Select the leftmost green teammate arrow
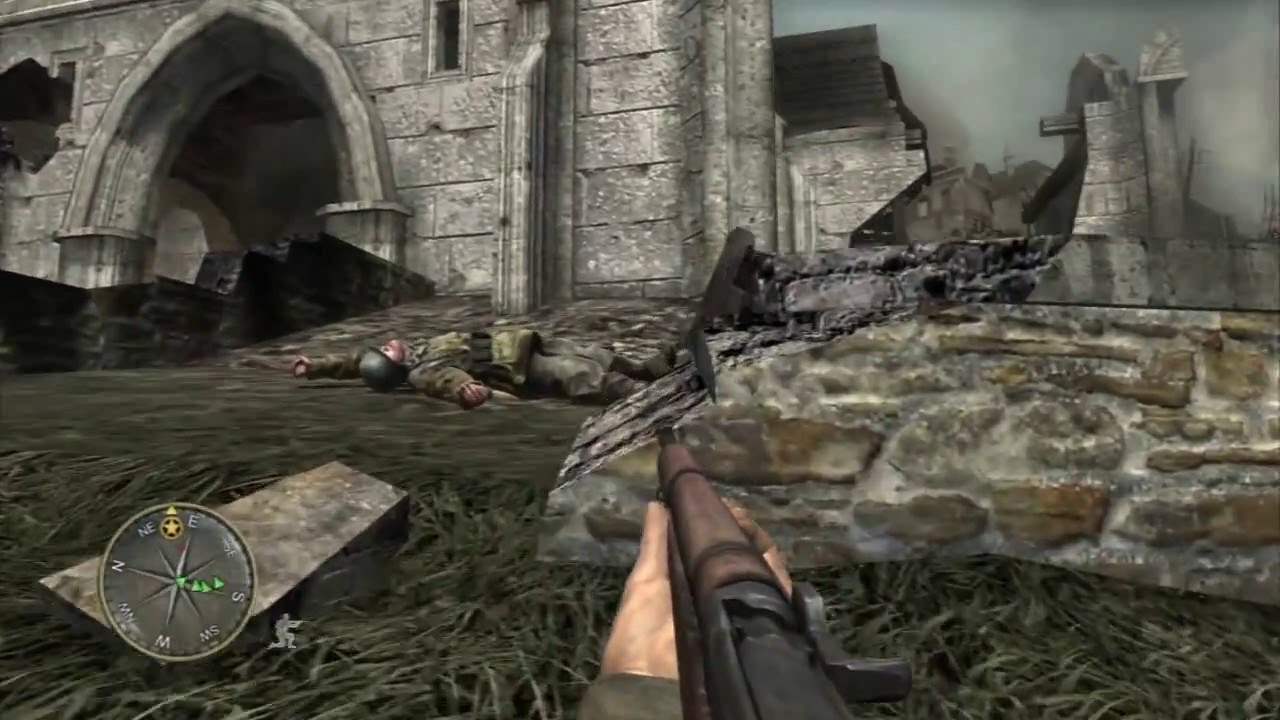This screenshot has height=720, width=1280. click(180, 581)
